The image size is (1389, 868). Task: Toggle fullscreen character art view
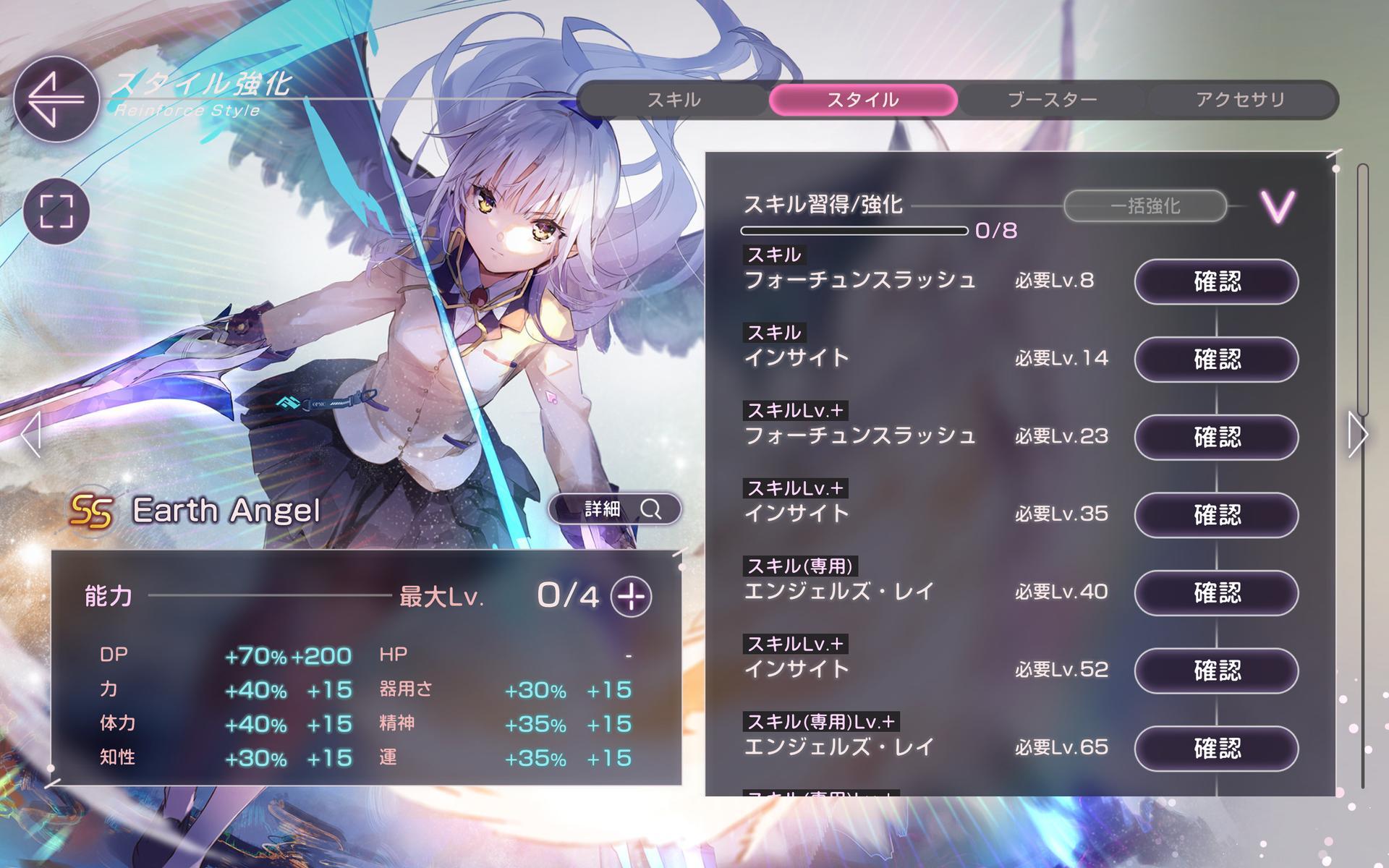click(56, 211)
